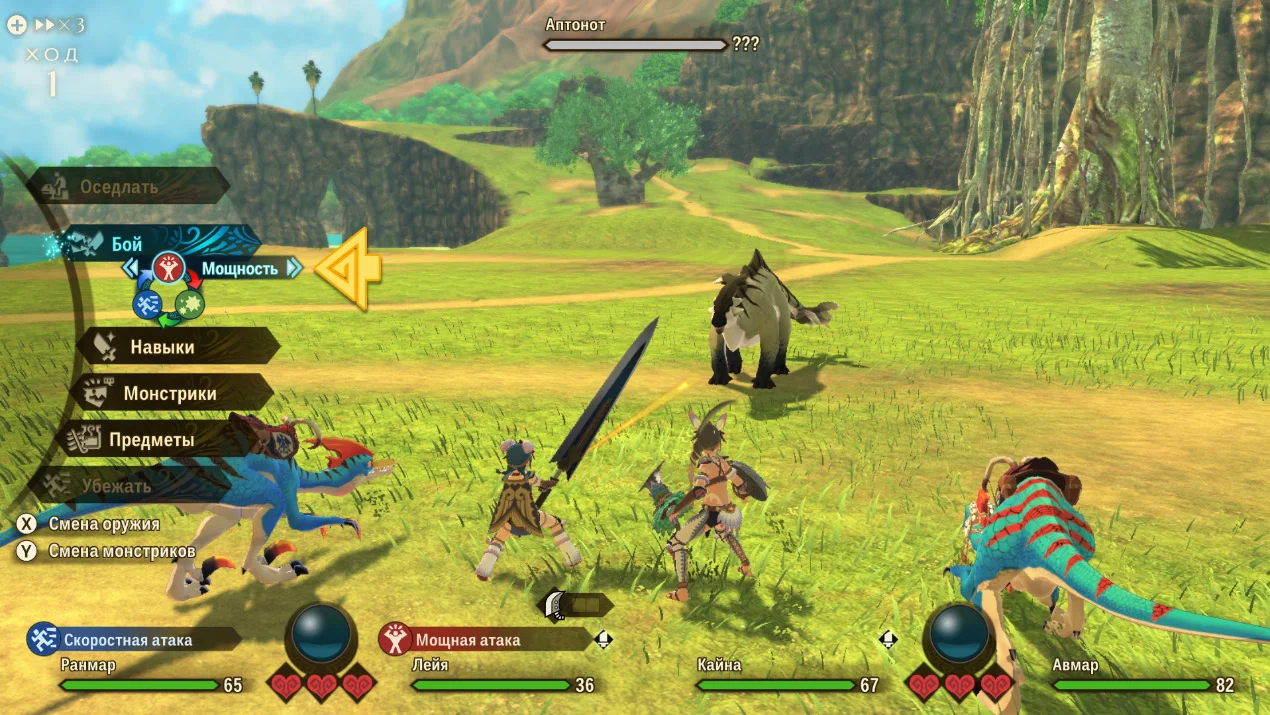Image resolution: width=1270 pixels, height=715 pixels.
Task: Select the Смена оружия weapon swap option
Action: tap(90, 523)
